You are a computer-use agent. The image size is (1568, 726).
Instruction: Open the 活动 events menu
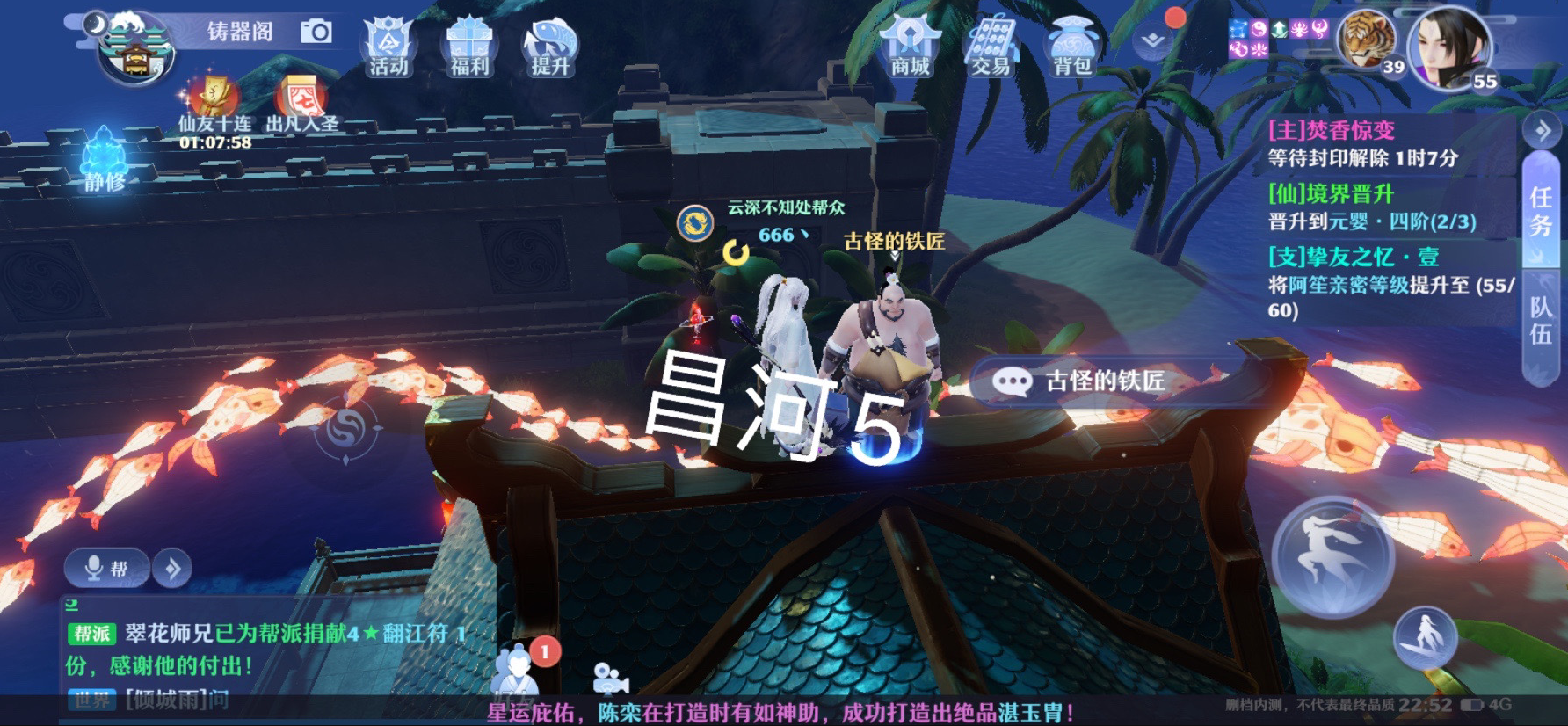click(x=388, y=47)
